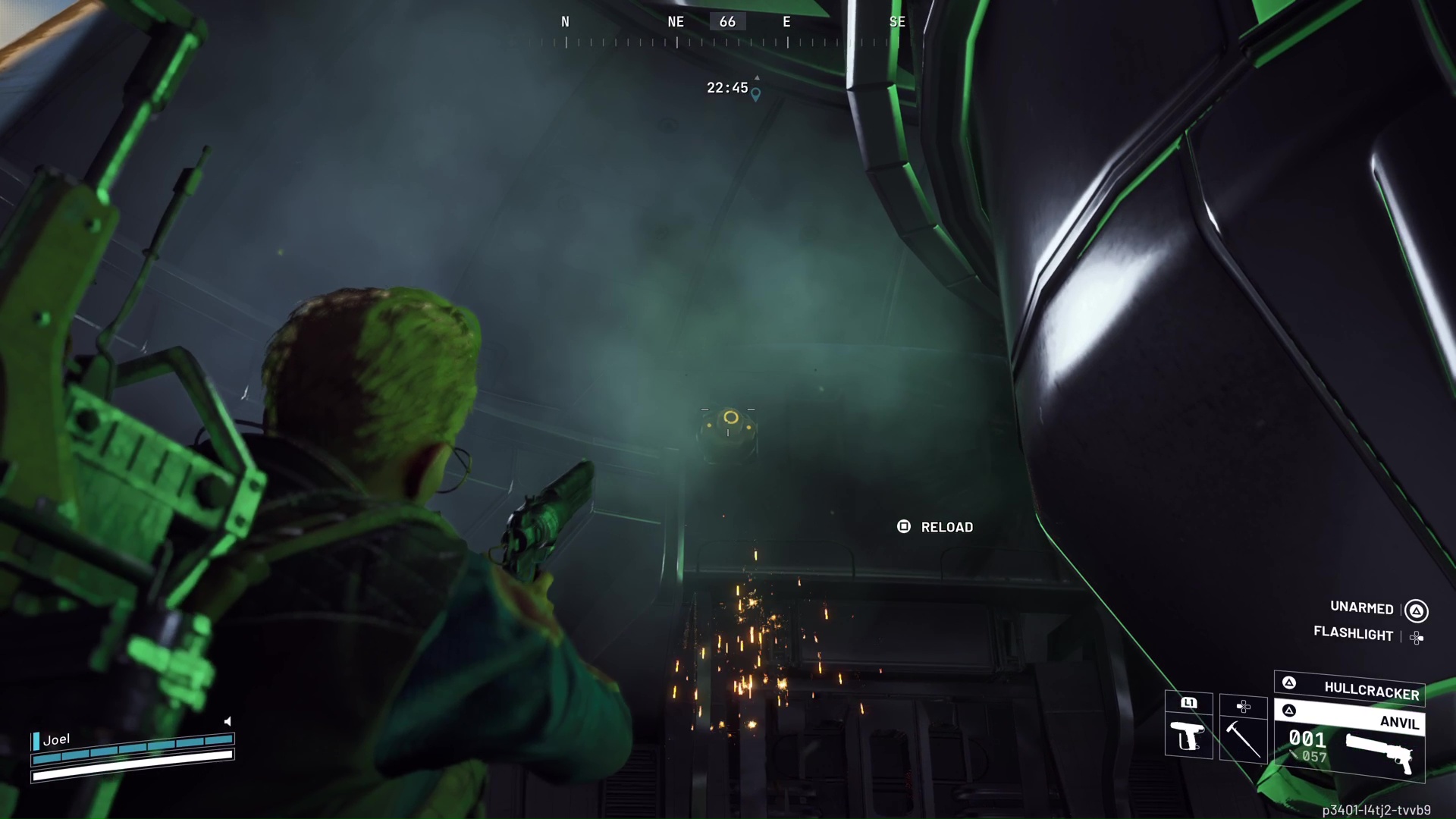Click the d-pad icon next to Flashlight

[x=1417, y=638]
